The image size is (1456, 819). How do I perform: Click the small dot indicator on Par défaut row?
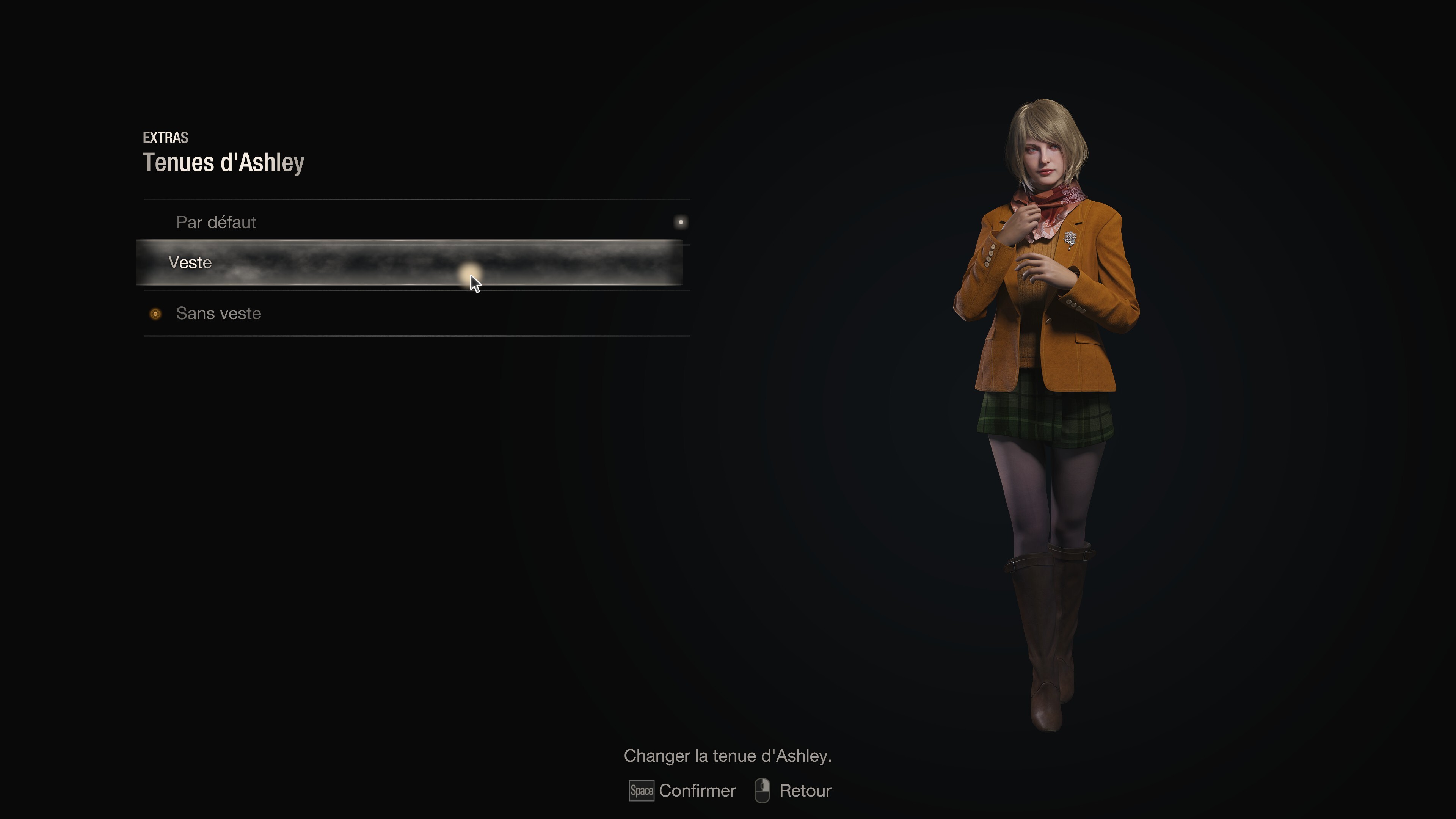coord(681,222)
